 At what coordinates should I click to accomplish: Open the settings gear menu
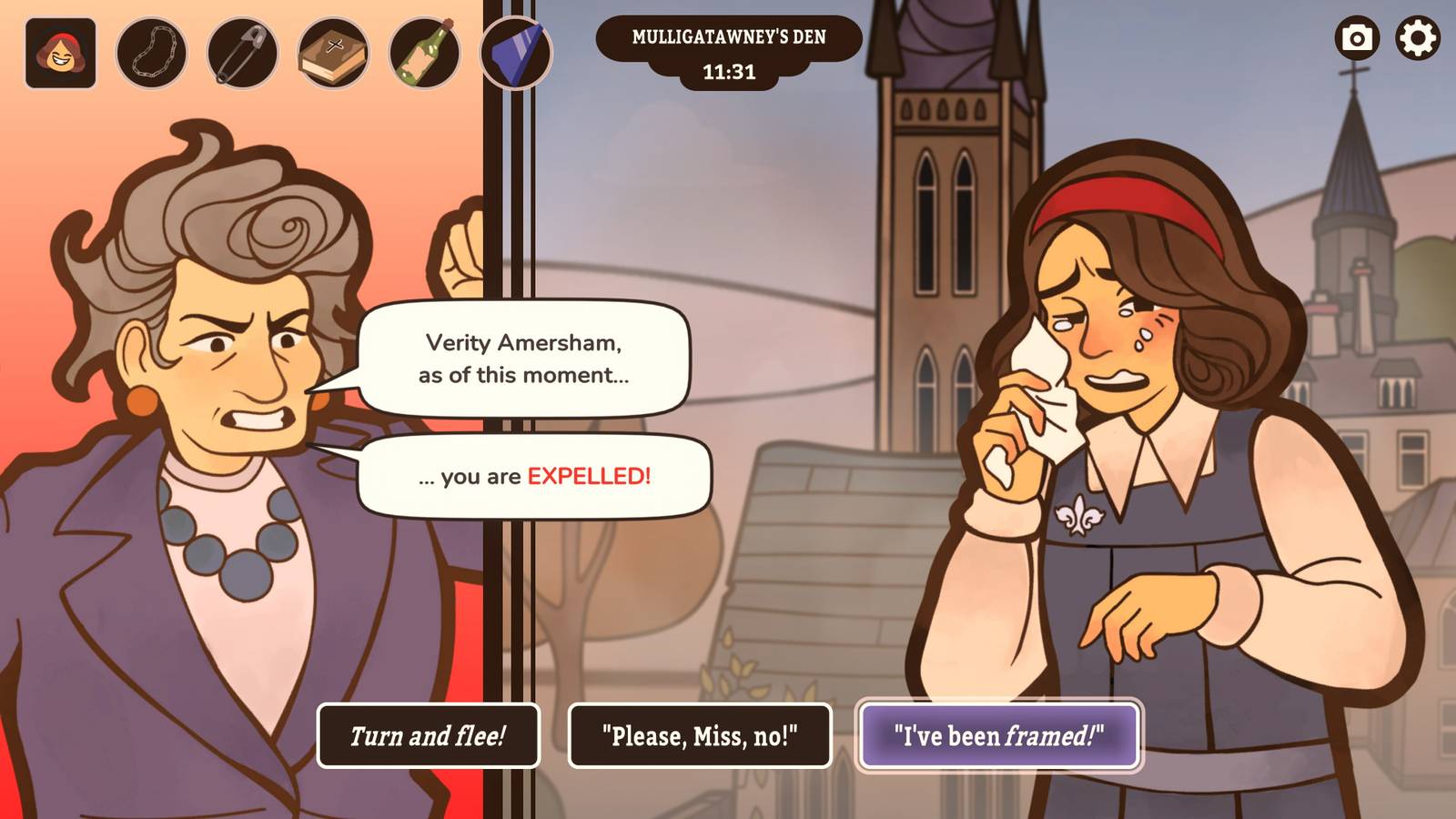[x=1416, y=40]
